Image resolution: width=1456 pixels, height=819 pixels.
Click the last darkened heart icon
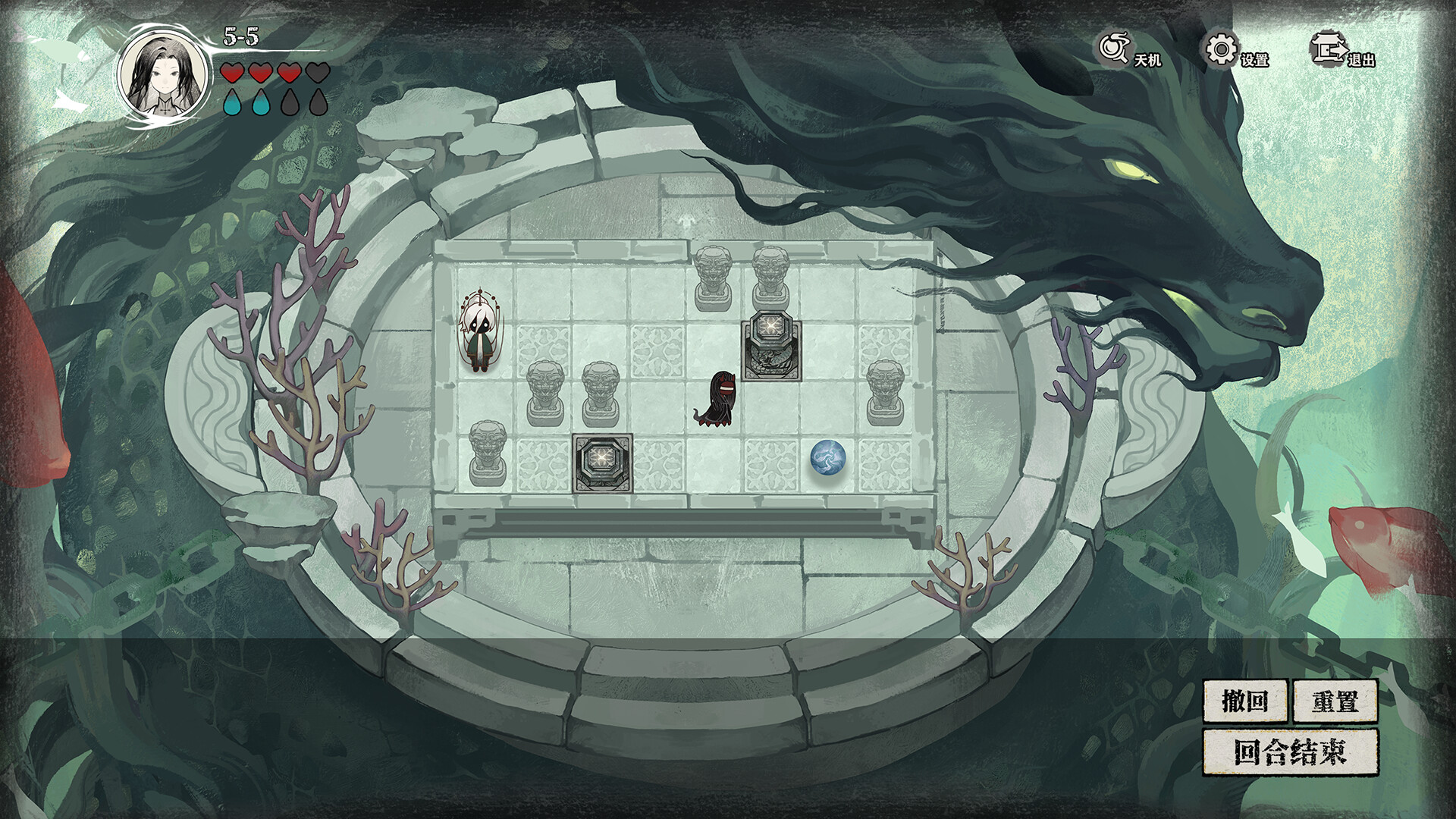coord(318,72)
